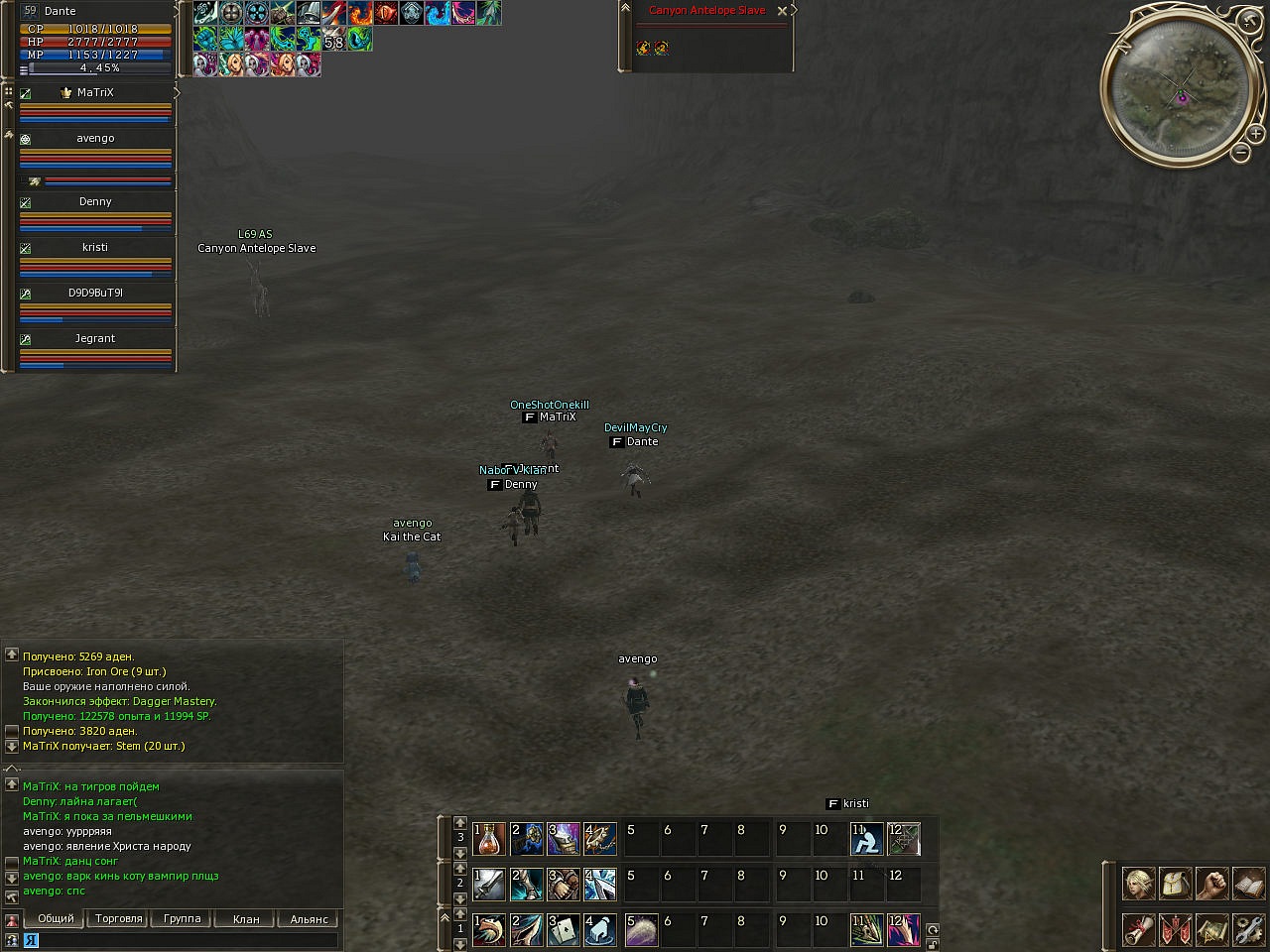Zoom out the minimap with minus button
Screen dimensions: 1270x952
point(1240,153)
